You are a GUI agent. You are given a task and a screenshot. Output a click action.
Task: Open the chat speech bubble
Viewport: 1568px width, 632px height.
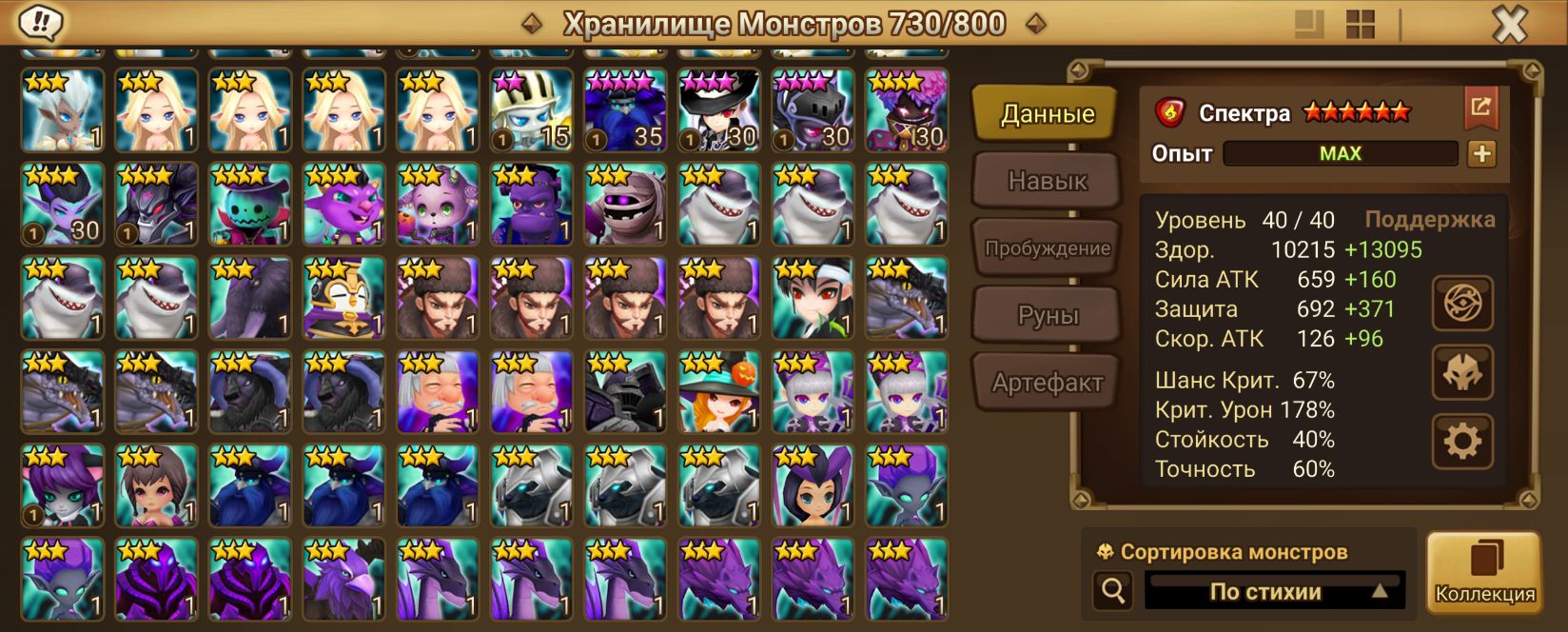(41, 22)
